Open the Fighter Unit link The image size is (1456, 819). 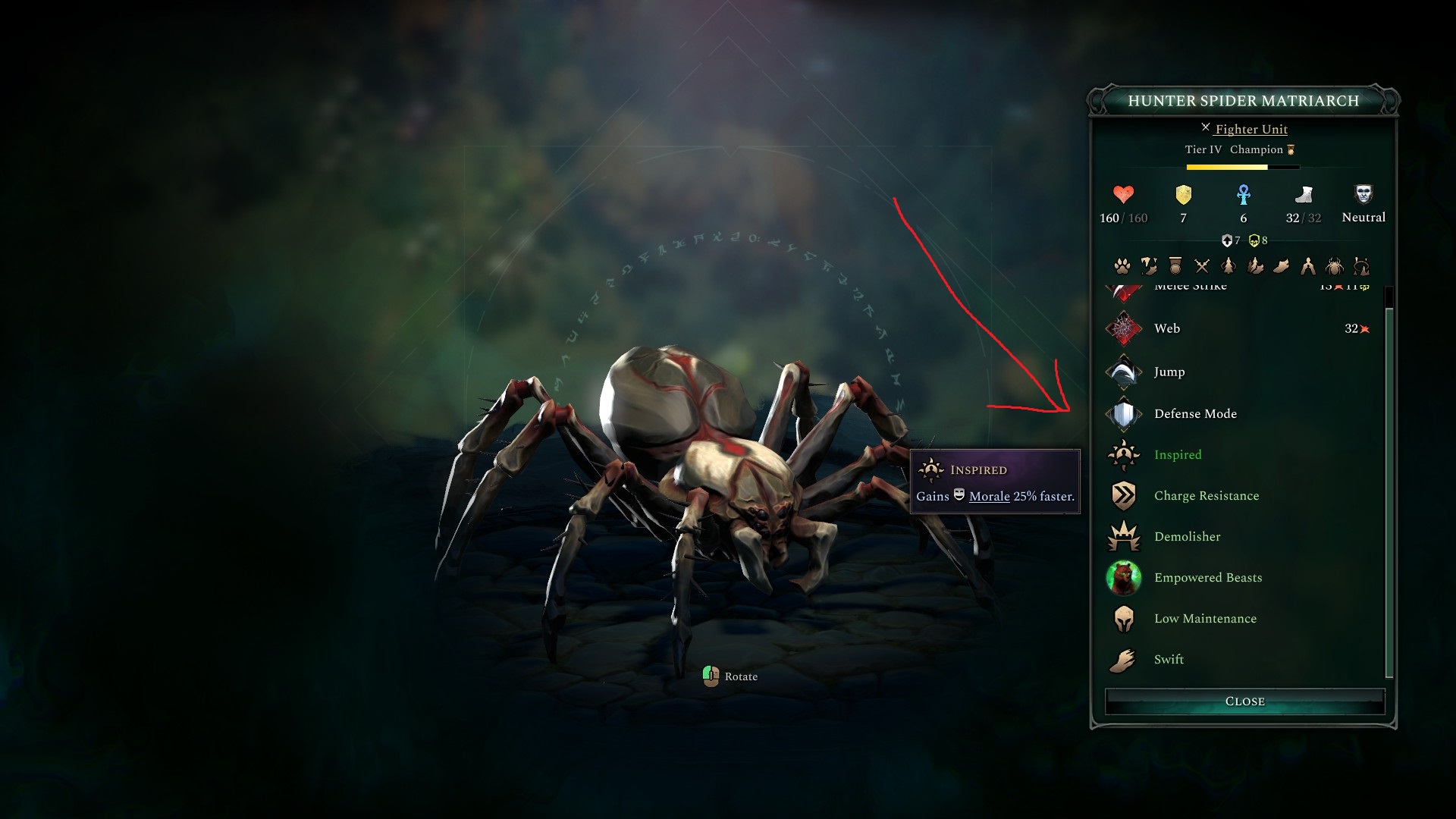click(x=1250, y=129)
